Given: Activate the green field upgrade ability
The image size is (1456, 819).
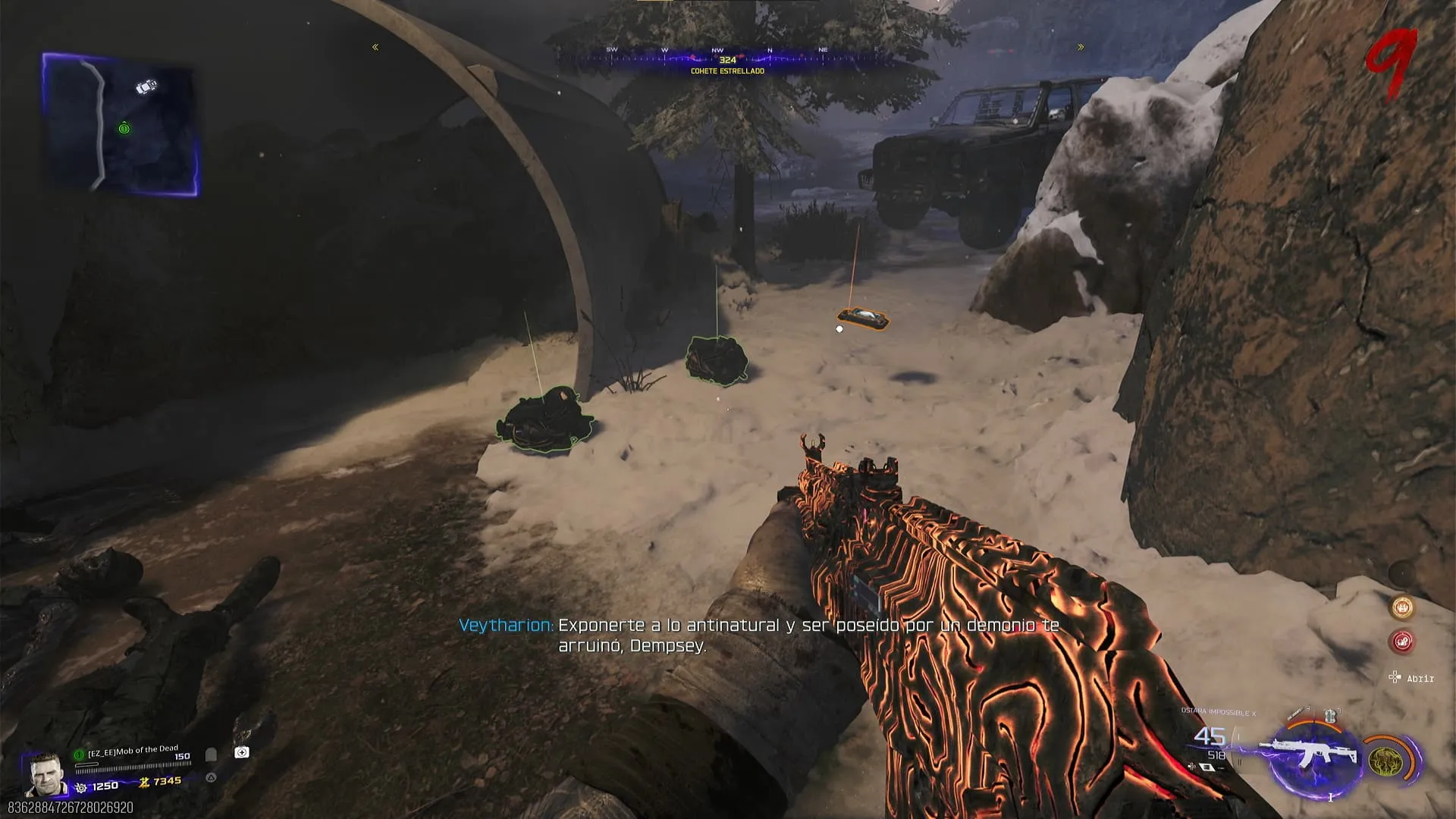Looking at the screenshot, I should click(x=1385, y=761).
